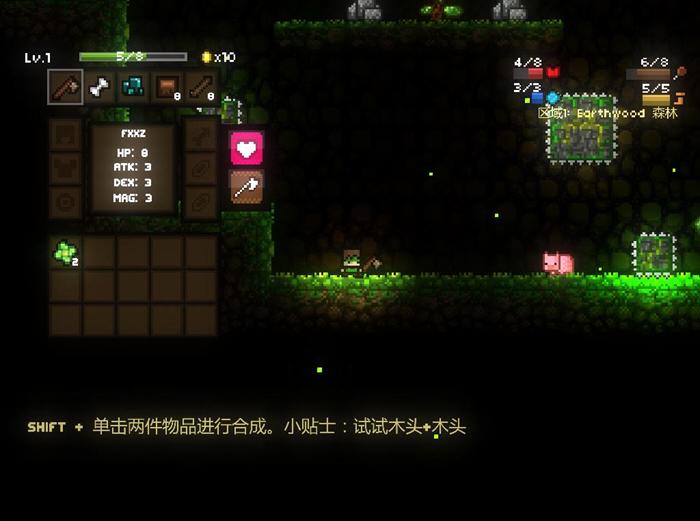Select the ring equipment slot
The height and width of the screenshot is (521, 700).
66,201
